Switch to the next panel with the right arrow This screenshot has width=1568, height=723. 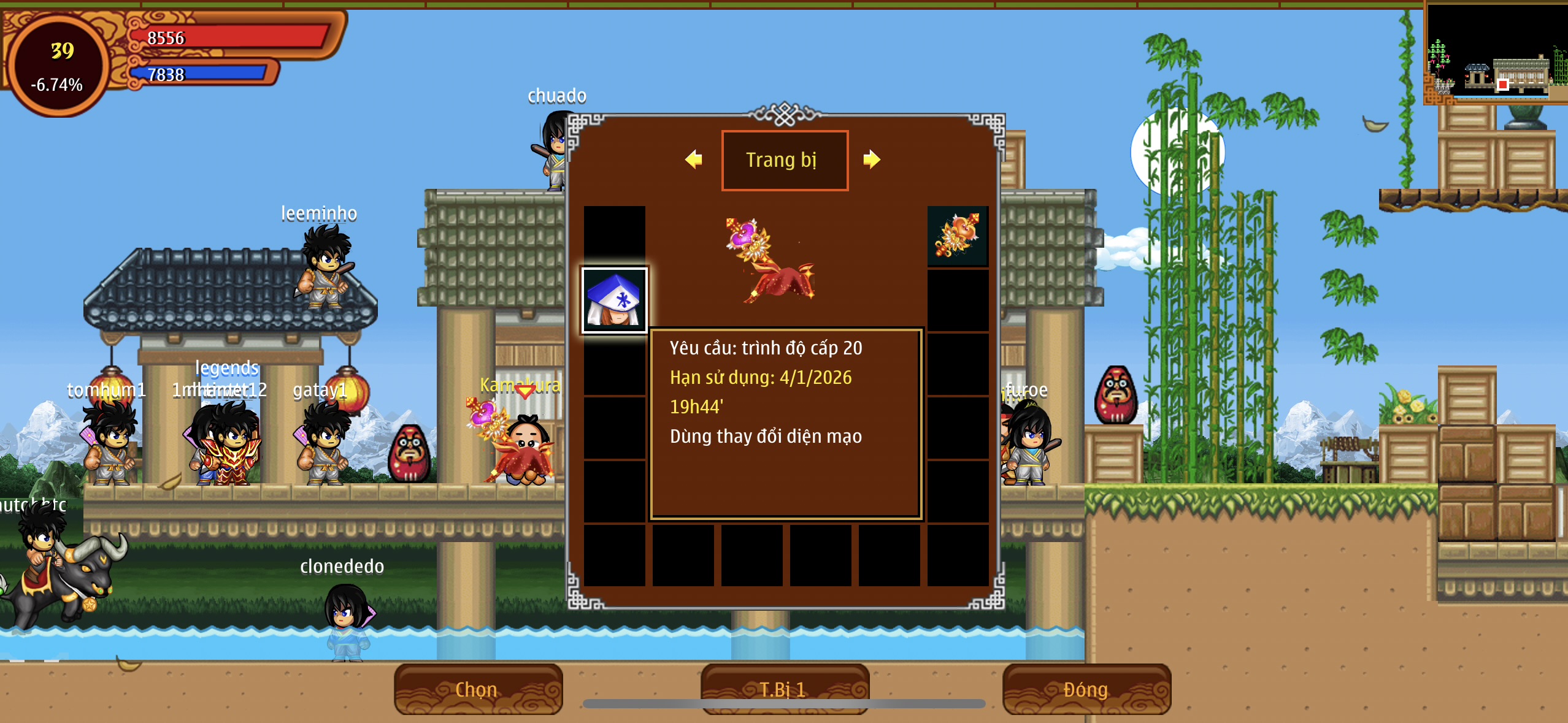[x=871, y=159]
